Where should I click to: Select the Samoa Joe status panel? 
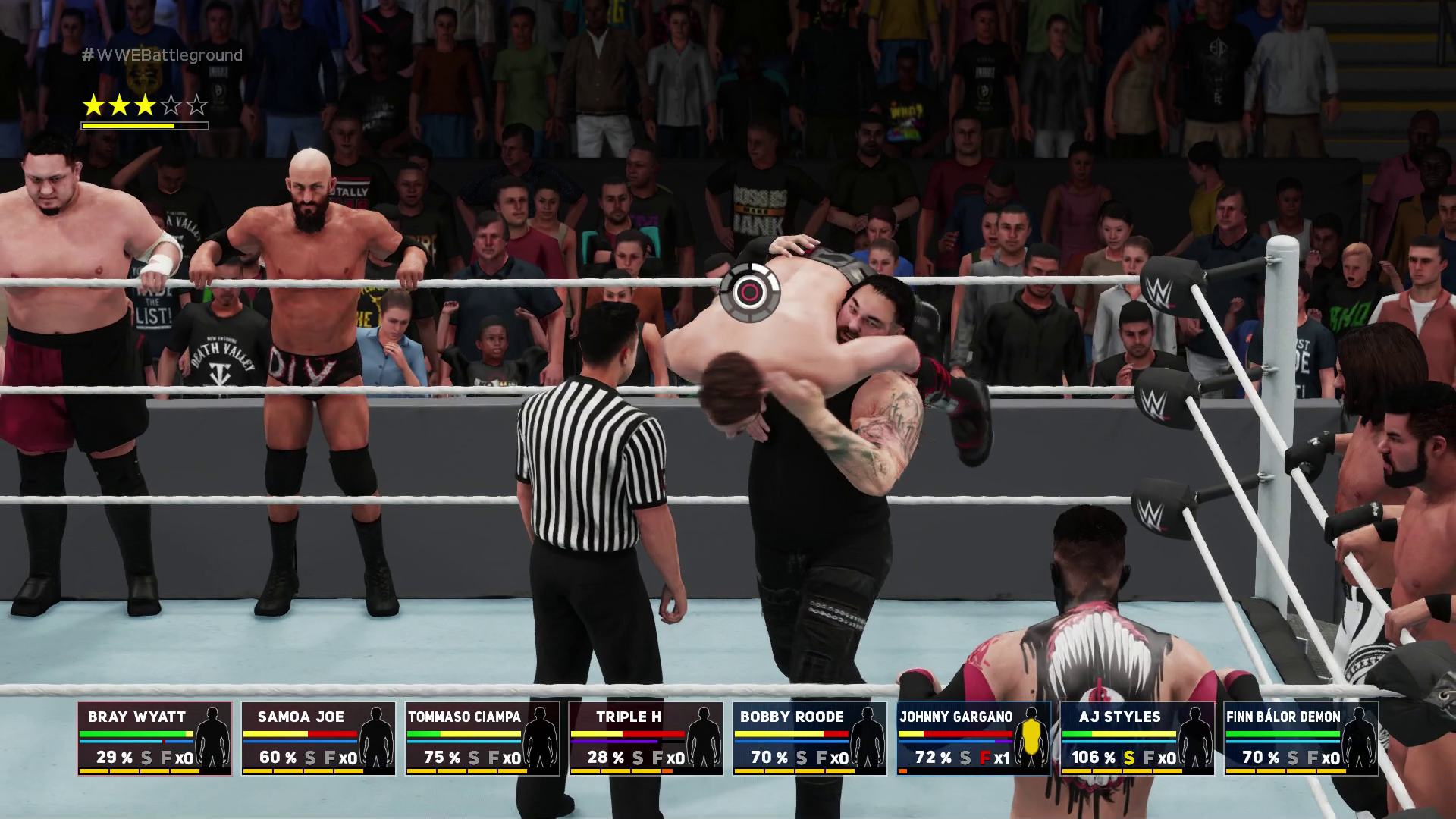[318, 738]
